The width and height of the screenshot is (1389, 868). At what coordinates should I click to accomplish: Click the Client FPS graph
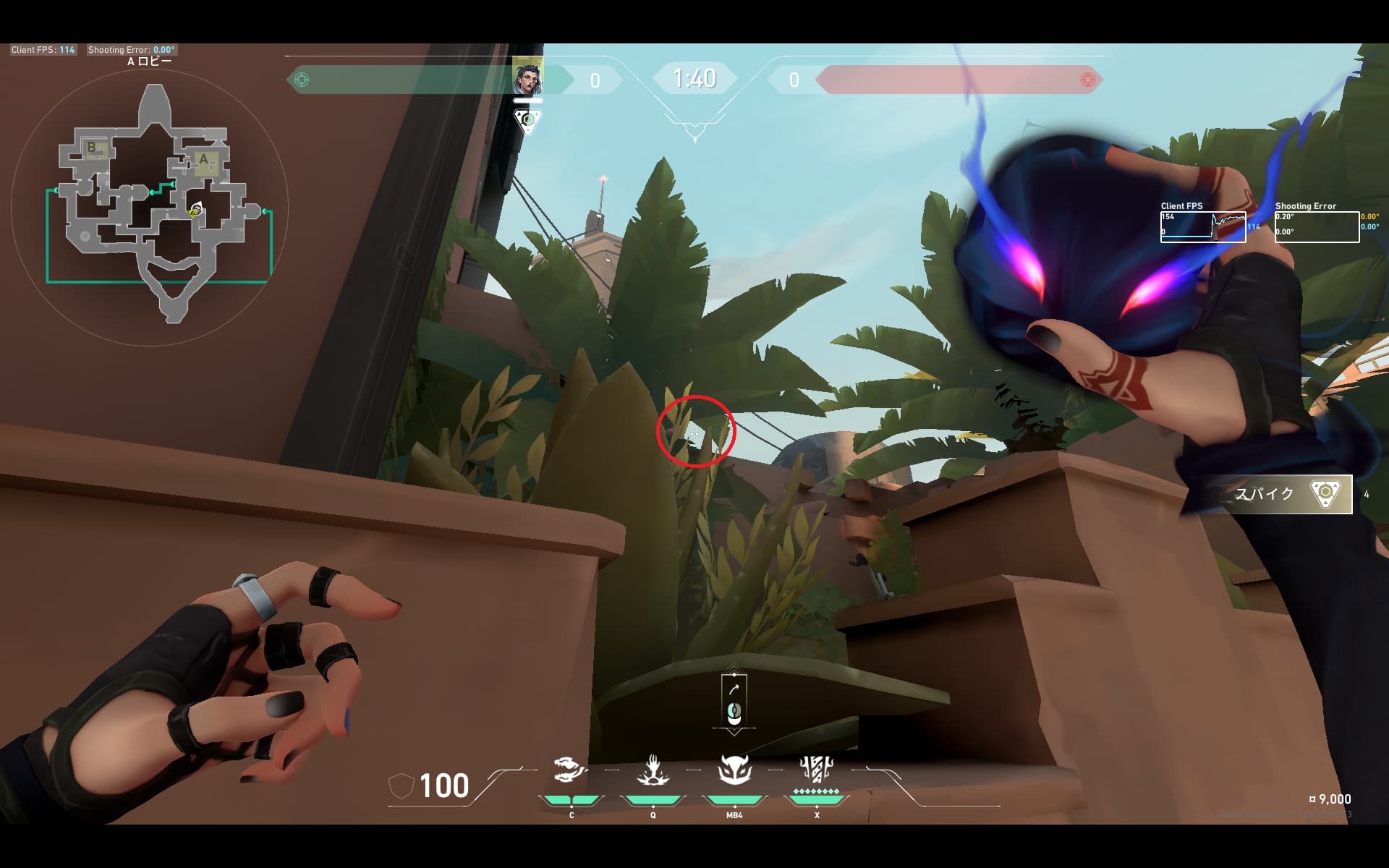point(1203,226)
